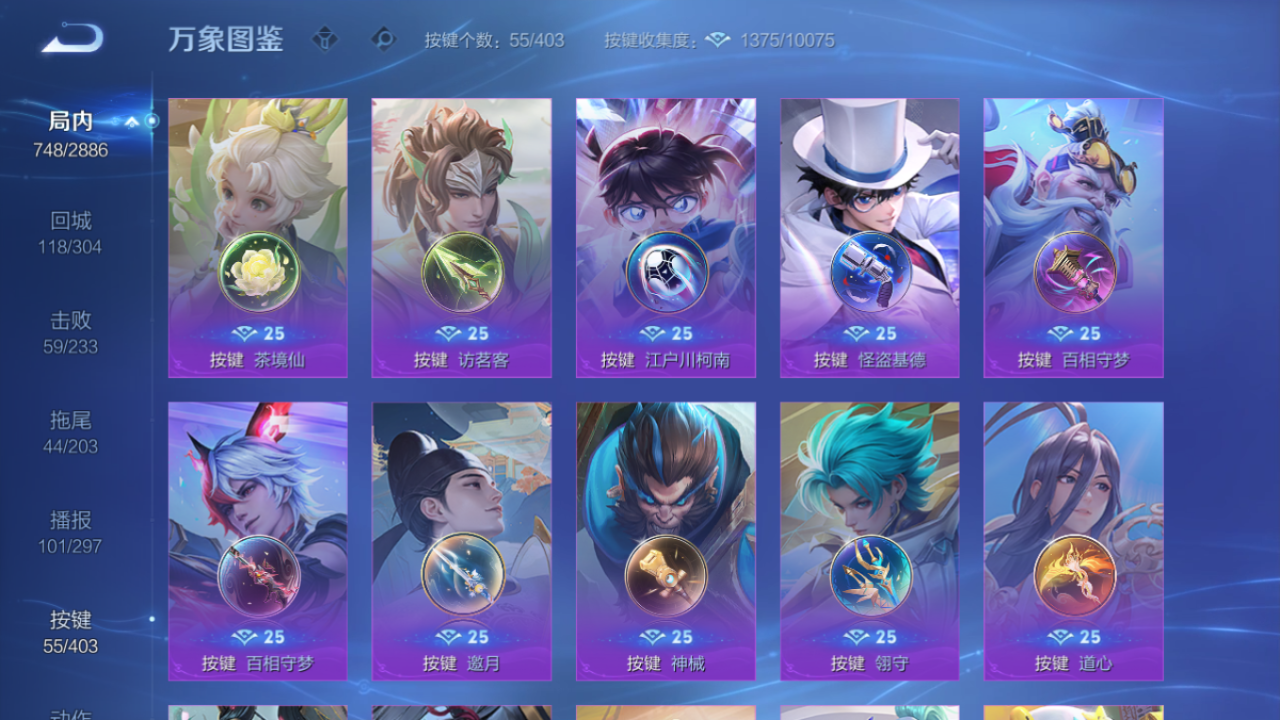Select the arrow key icon on the 访茗客 card
Image resolution: width=1280 pixels, height=720 pixels.
462,271
